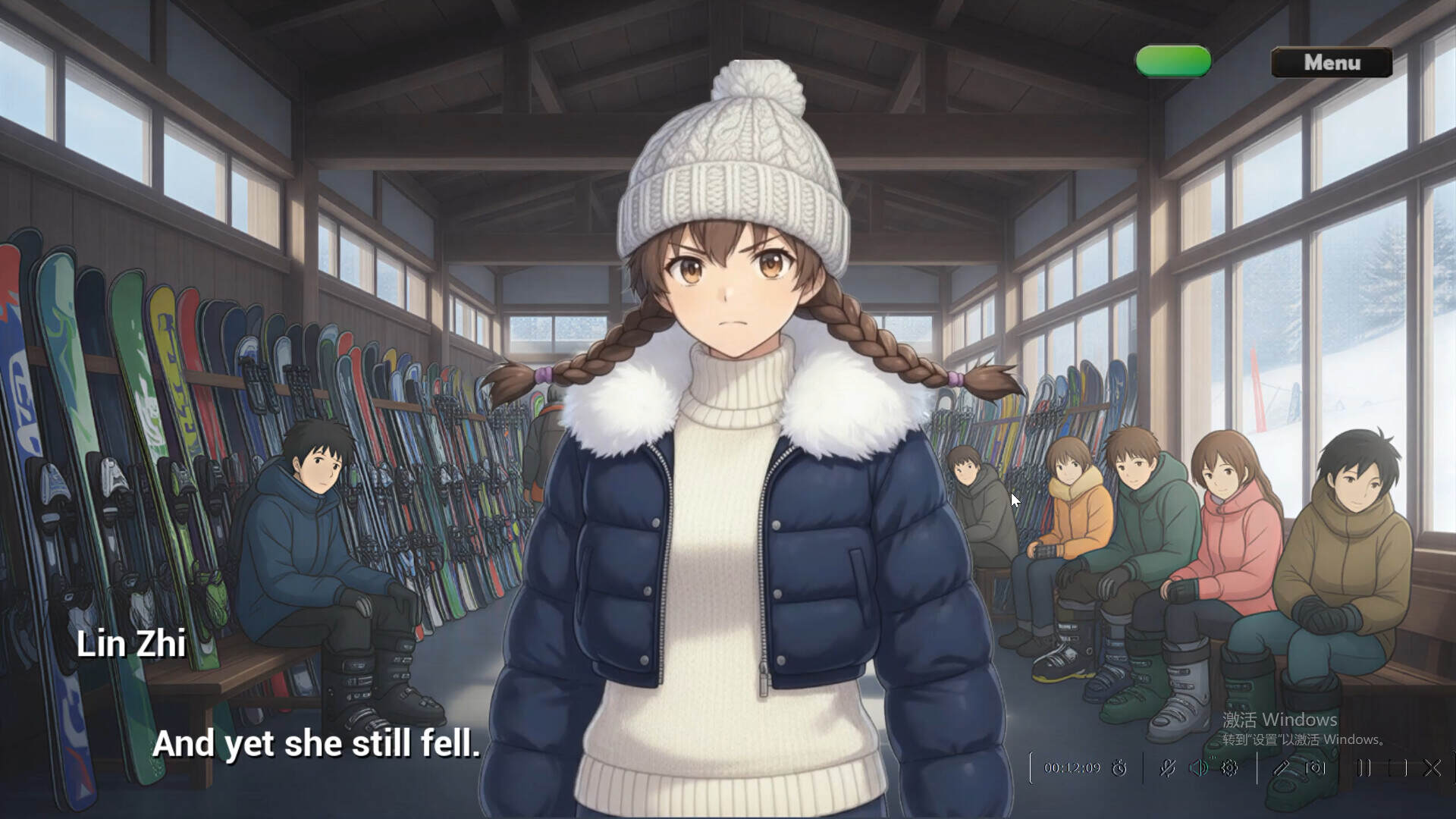
Task: Select the pen annotation tool
Action: 1282,768
